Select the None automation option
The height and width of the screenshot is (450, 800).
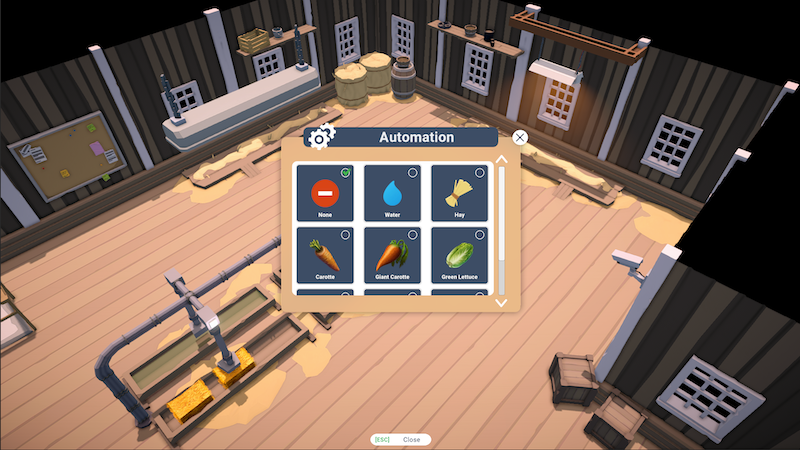click(325, 193)
